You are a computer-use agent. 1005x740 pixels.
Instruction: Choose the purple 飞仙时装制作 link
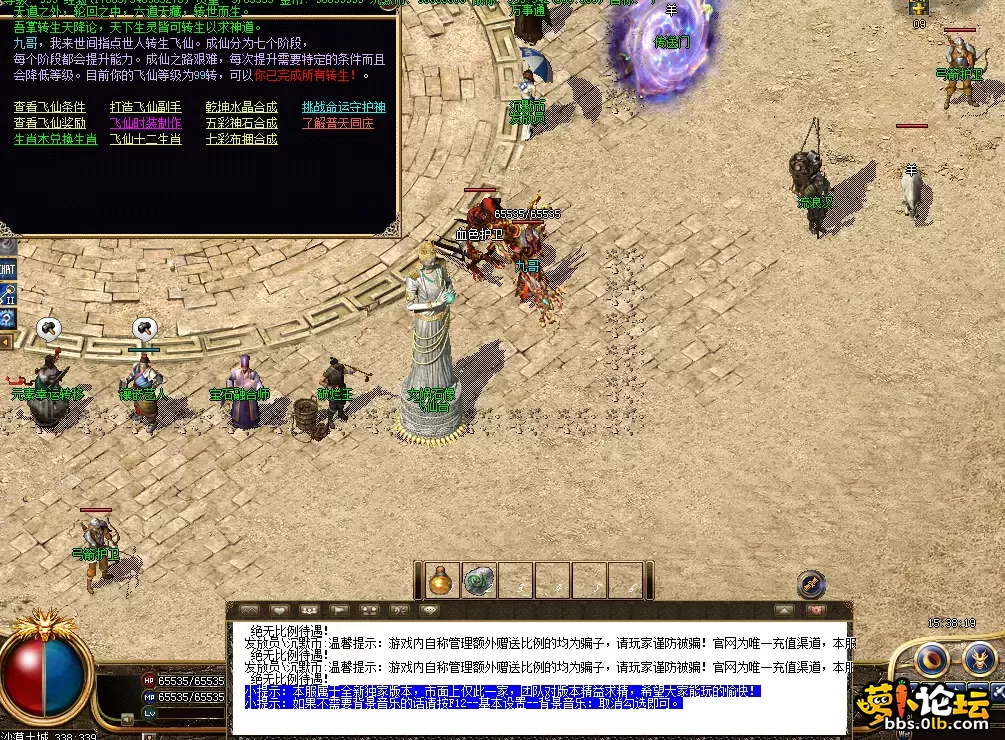point(145,123)
